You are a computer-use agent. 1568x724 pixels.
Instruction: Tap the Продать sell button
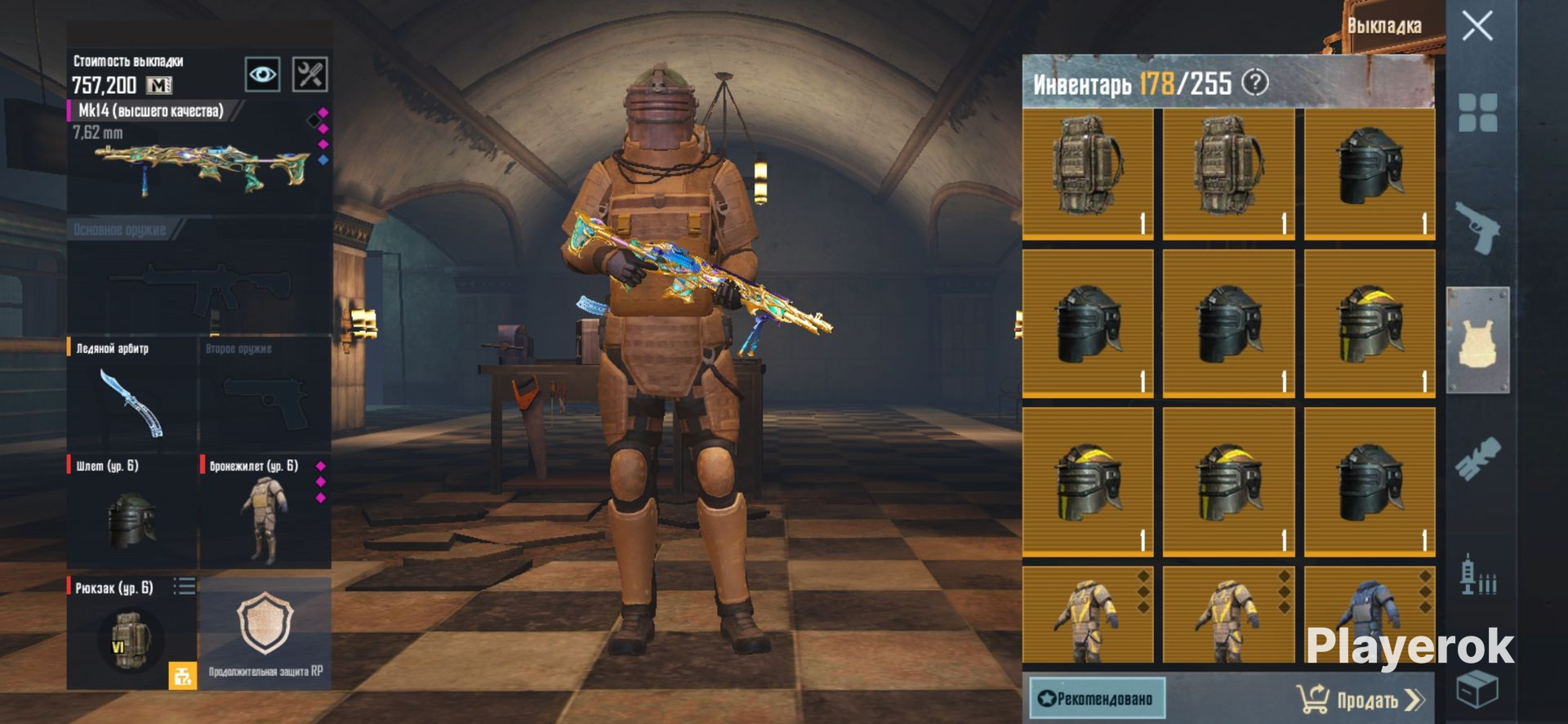[1360, 699]
